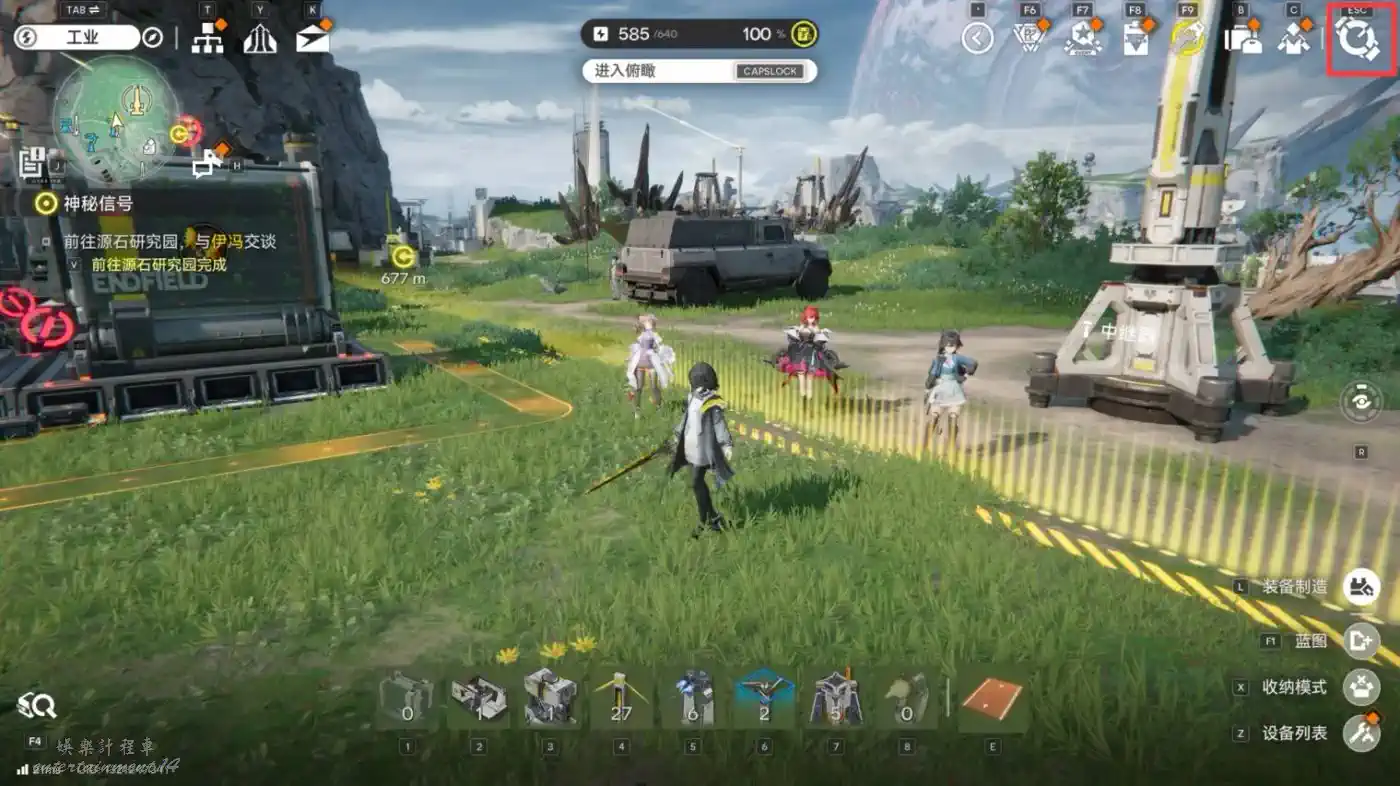Select the hotbar slot with blue highlight
Viewport: 1400px width, 786px height.
click(764, 700)
